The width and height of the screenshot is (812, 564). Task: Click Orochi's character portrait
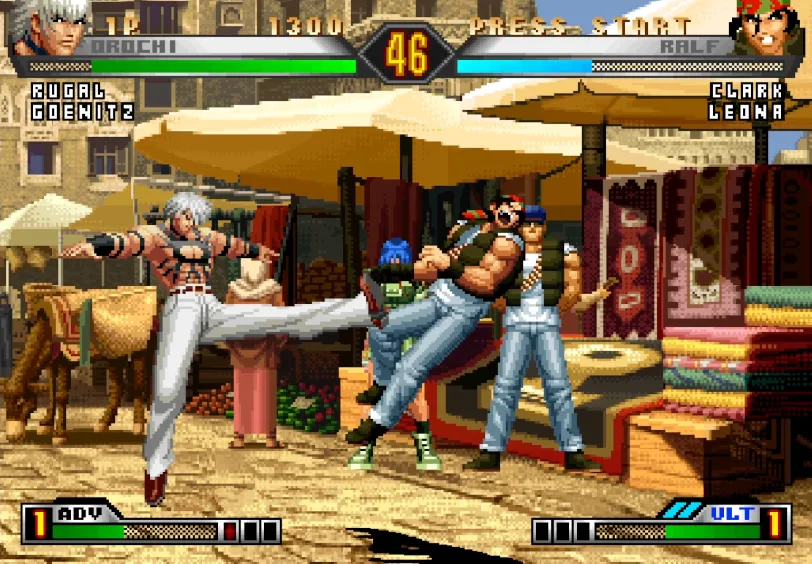[x=42, y=28]
